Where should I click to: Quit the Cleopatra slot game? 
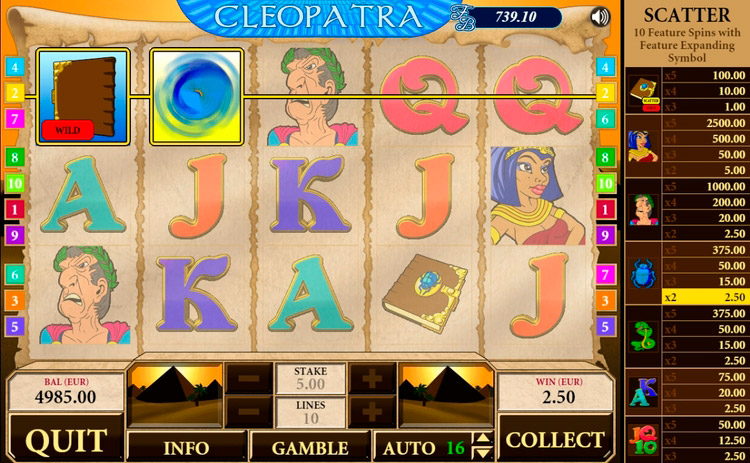click(66, 441)
